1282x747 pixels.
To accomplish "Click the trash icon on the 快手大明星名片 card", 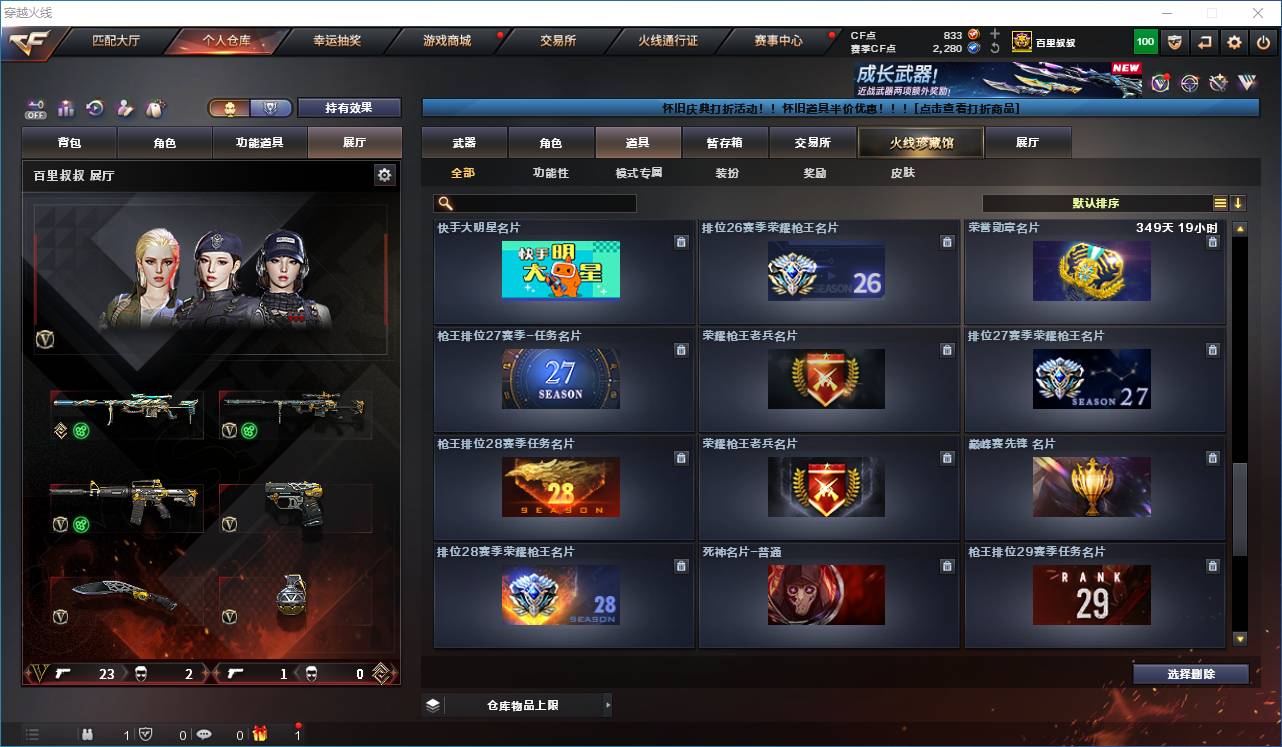I will click(681, 241).
